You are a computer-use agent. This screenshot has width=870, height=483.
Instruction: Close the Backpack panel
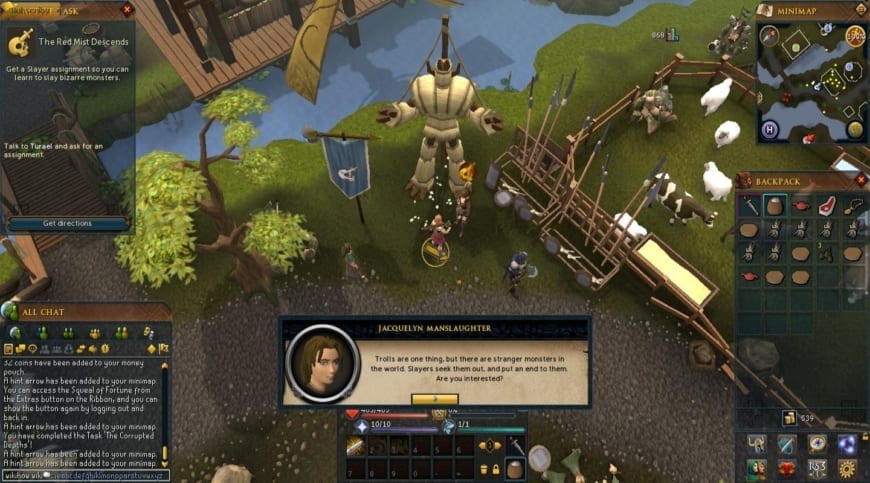(861, 180)
